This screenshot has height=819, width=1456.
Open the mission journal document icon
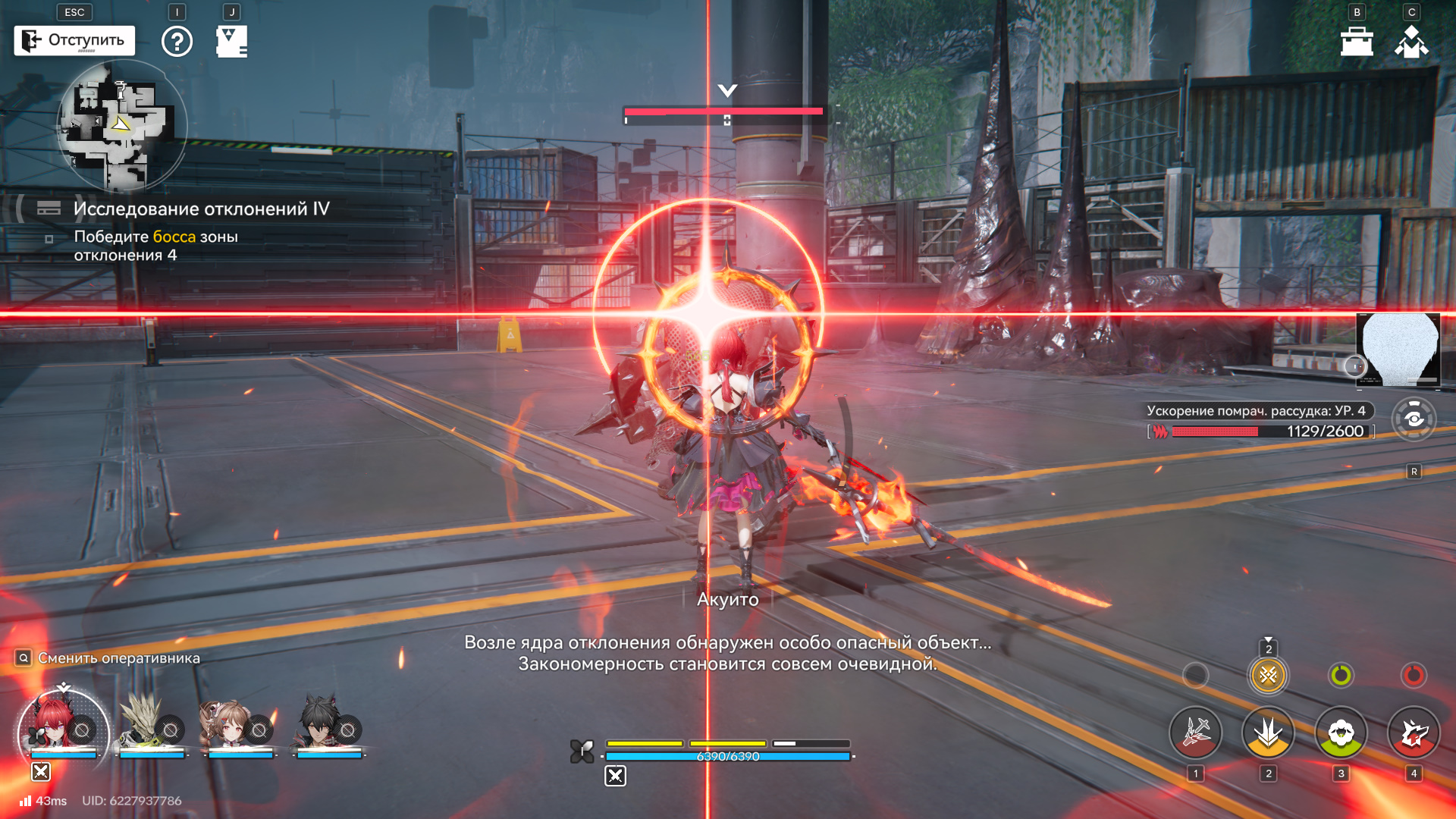(231, 42)
